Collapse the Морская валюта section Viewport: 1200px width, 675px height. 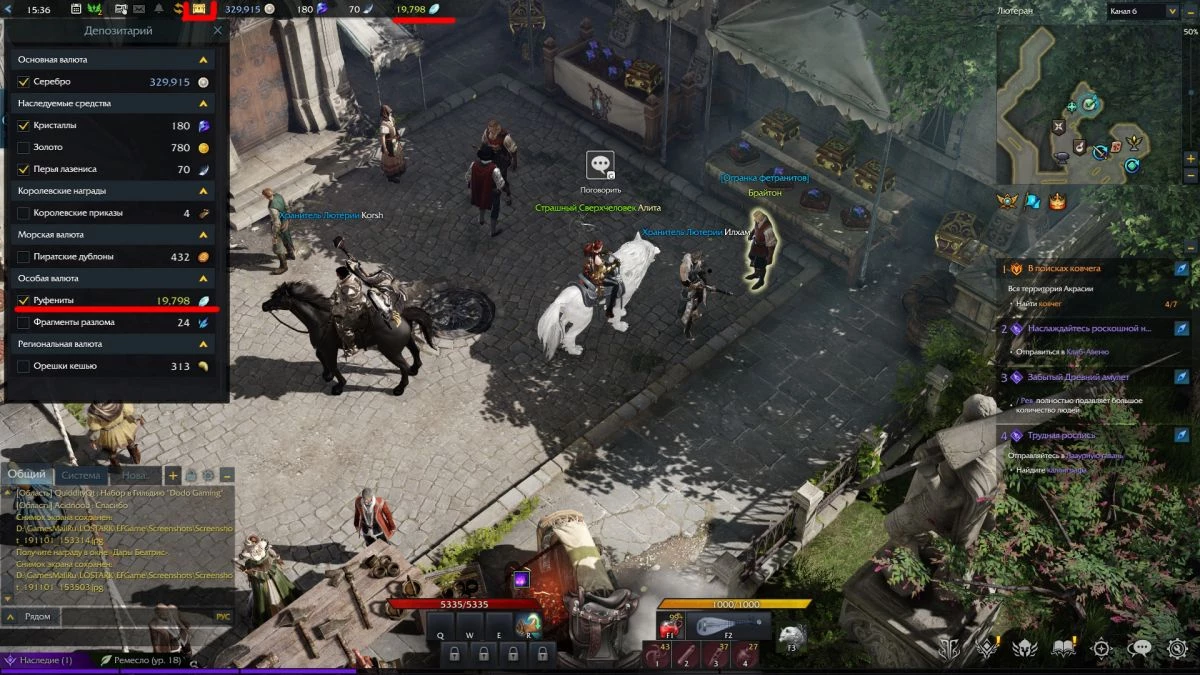[204, 235]
